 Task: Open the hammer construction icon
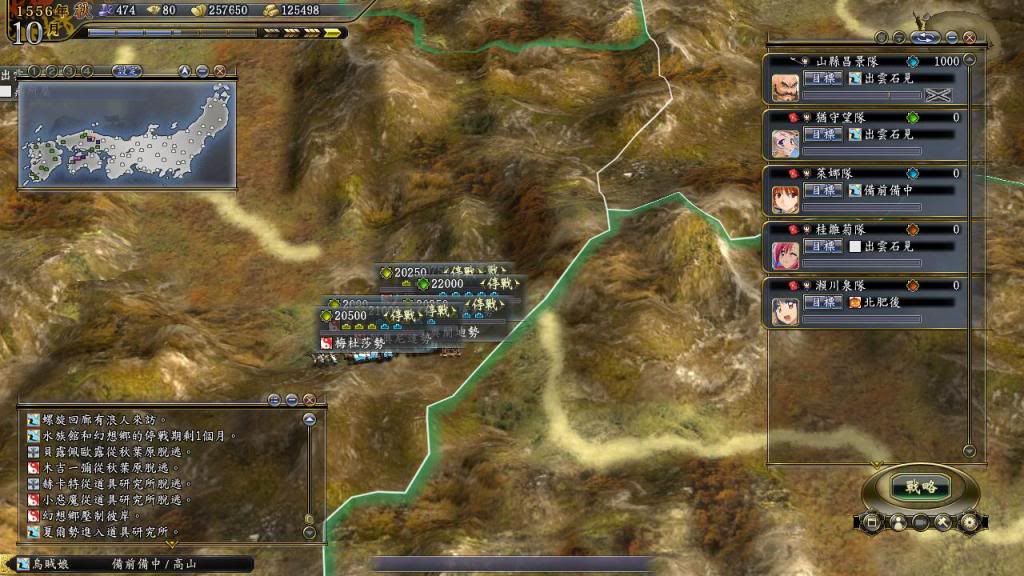[x=944, y=522]
